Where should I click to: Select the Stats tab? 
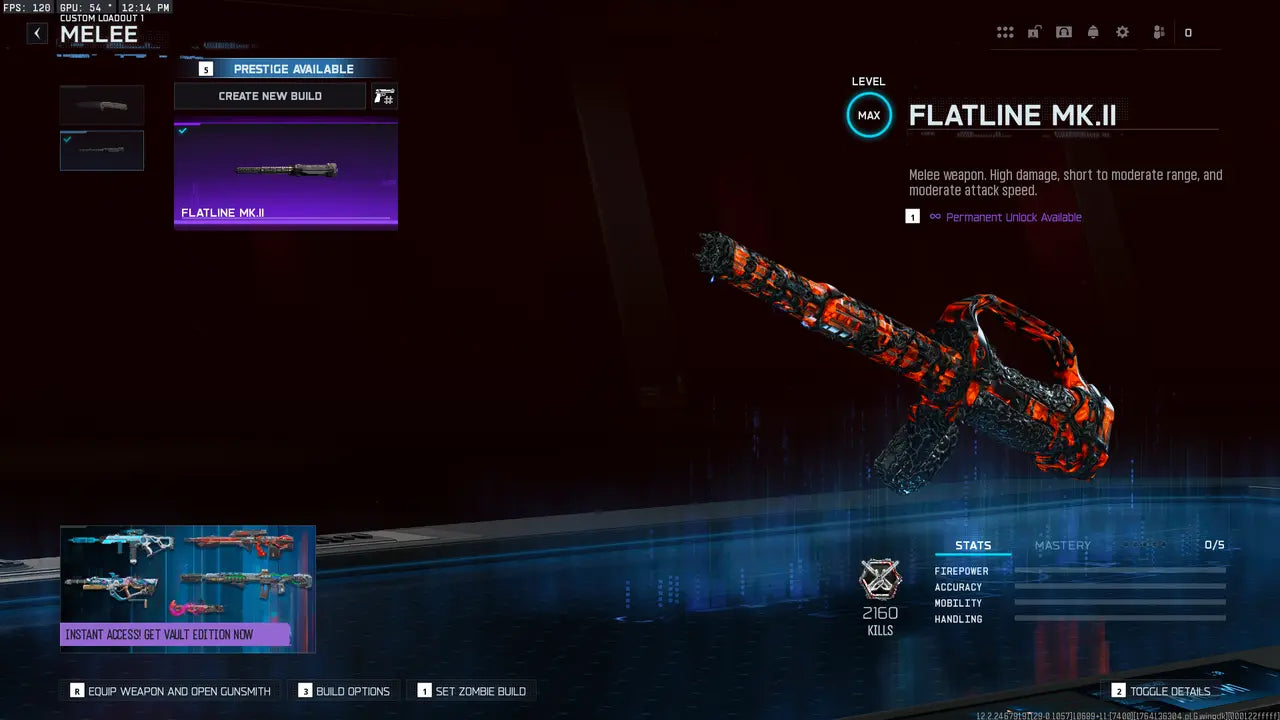coord(973,545)
